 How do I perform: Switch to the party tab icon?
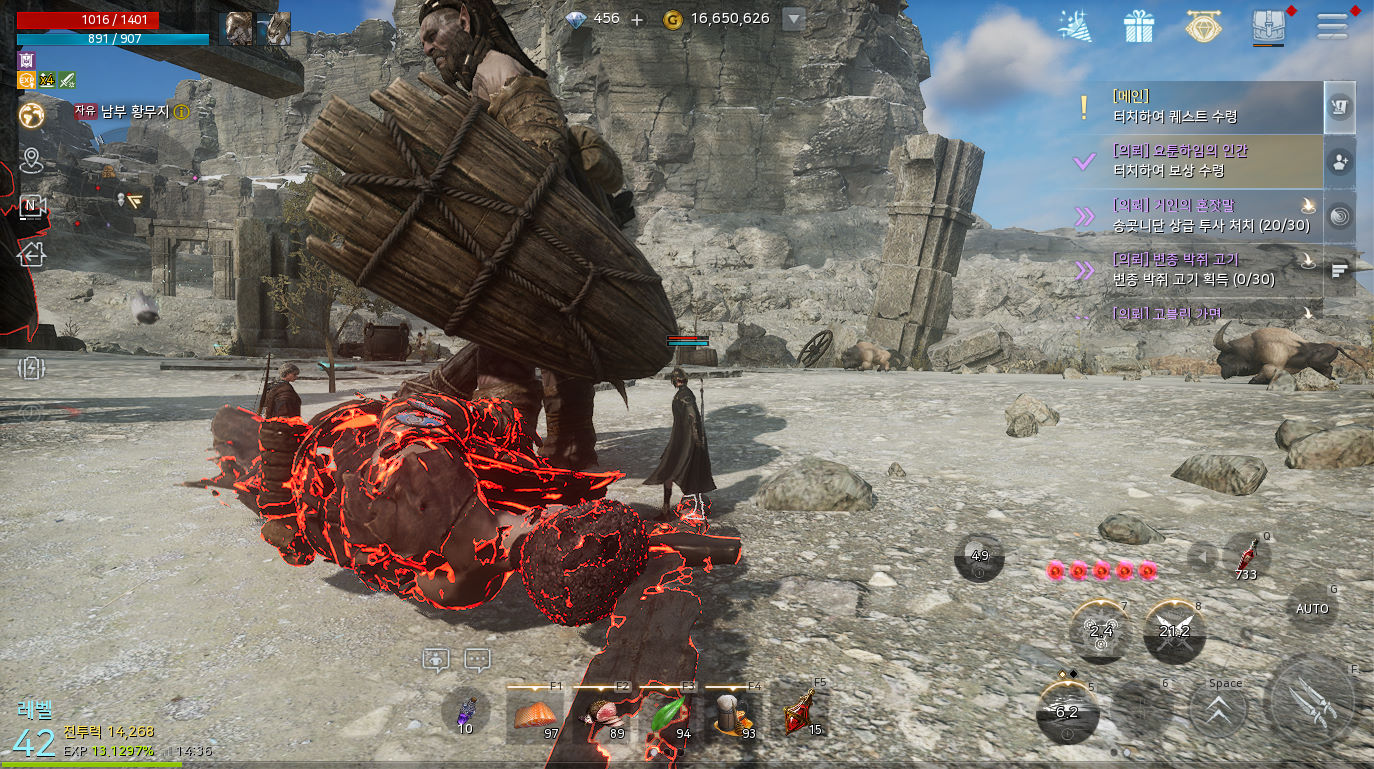click(x=1340, y=161)
